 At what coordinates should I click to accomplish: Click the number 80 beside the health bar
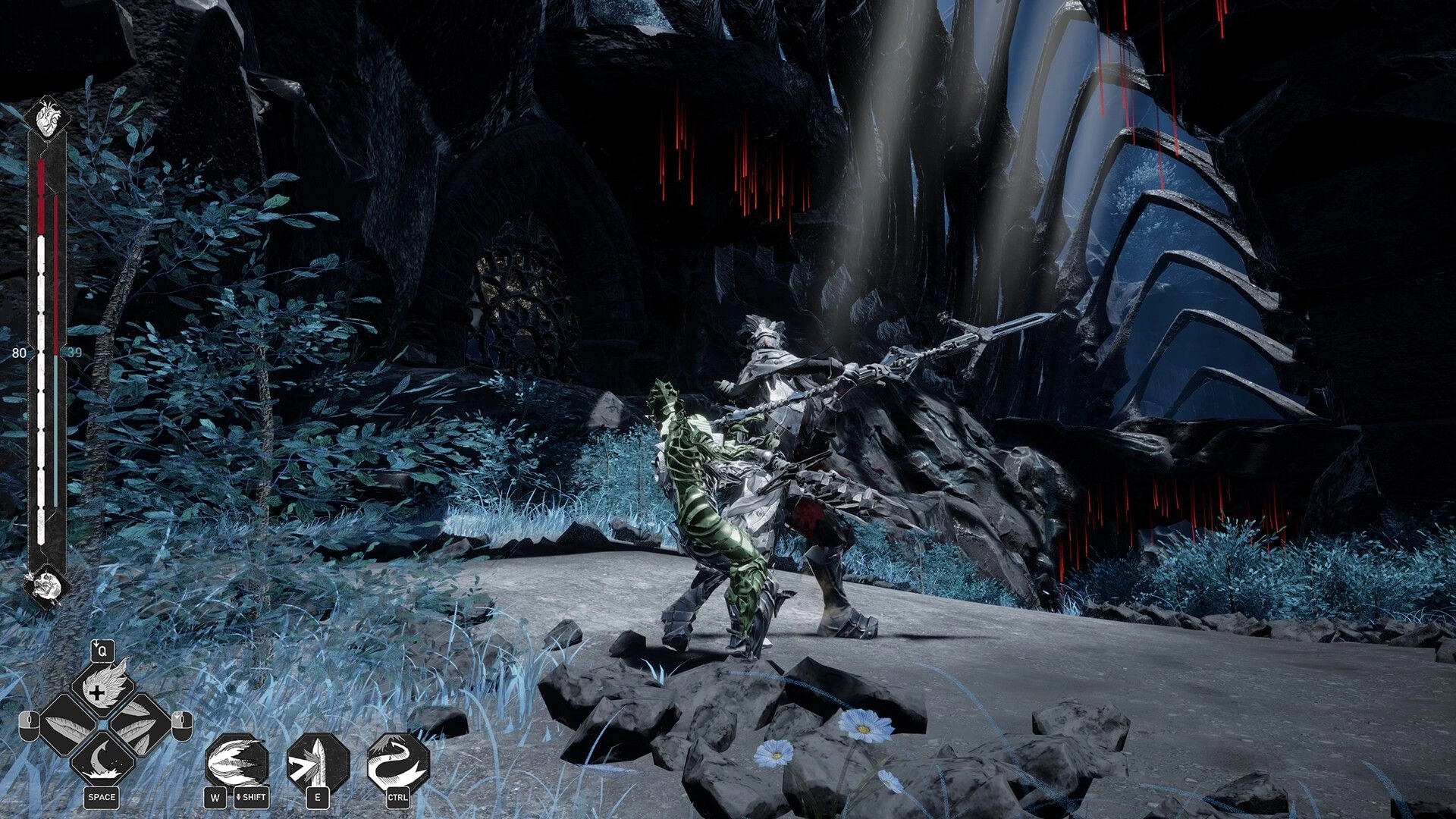(x=20, y=353)
